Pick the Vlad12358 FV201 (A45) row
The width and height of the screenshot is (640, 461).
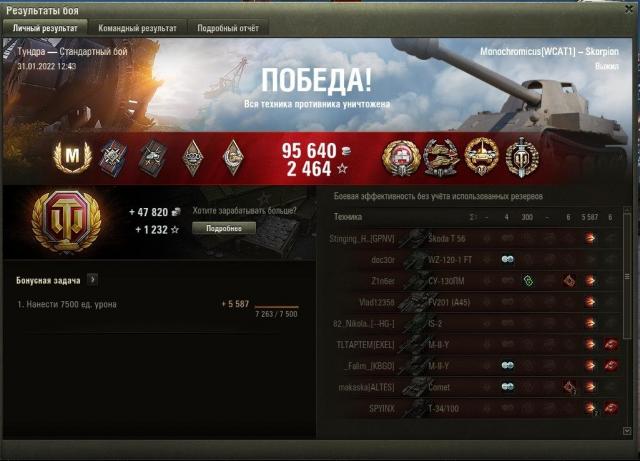point(470,301)
